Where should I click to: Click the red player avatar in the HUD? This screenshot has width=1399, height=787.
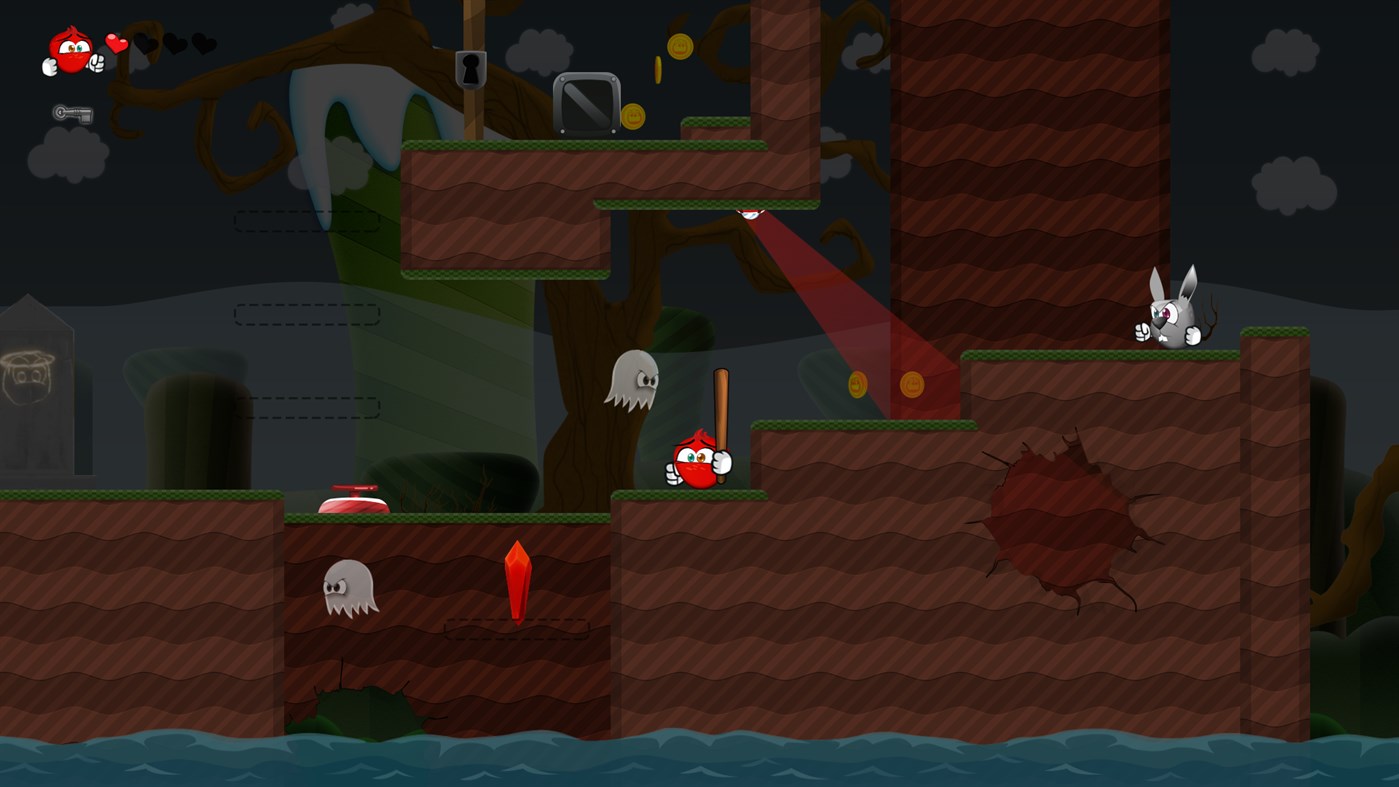click(72, 48)
